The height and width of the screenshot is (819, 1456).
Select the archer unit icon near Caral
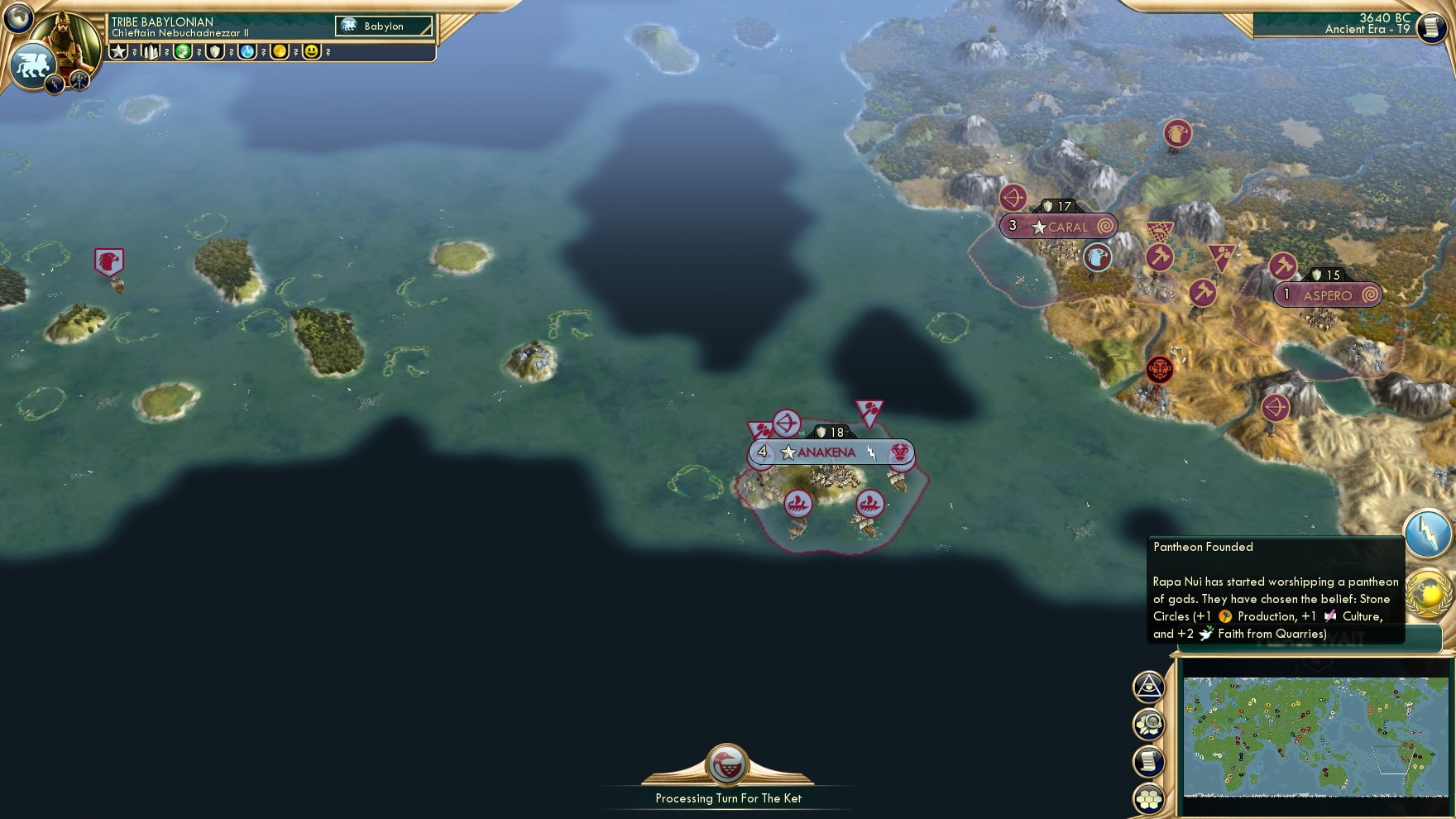click(1013, 198)
